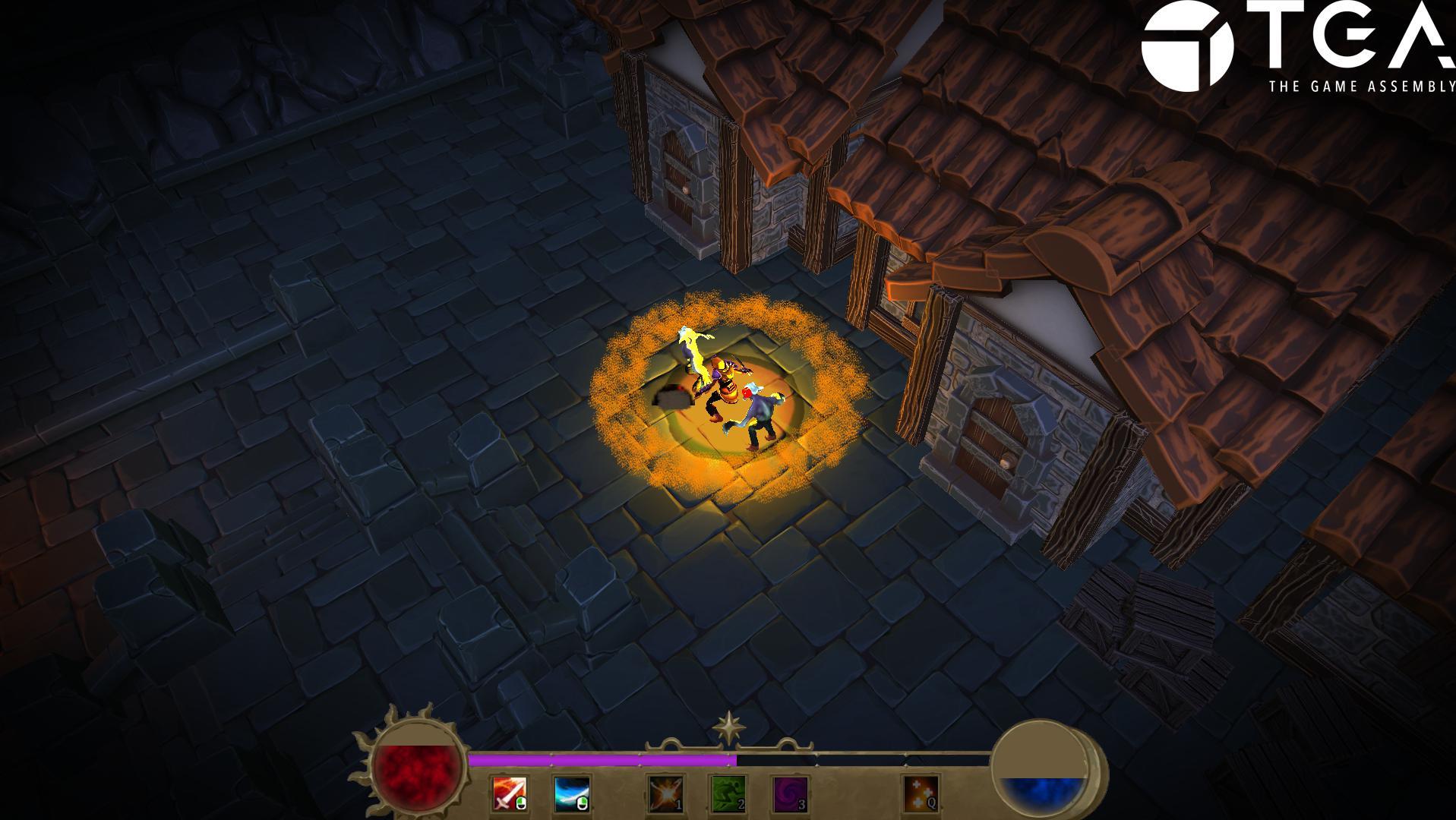Toggle the left mouse badge on the sword skill
The image size is (1456, 820).
pos(520,803)
